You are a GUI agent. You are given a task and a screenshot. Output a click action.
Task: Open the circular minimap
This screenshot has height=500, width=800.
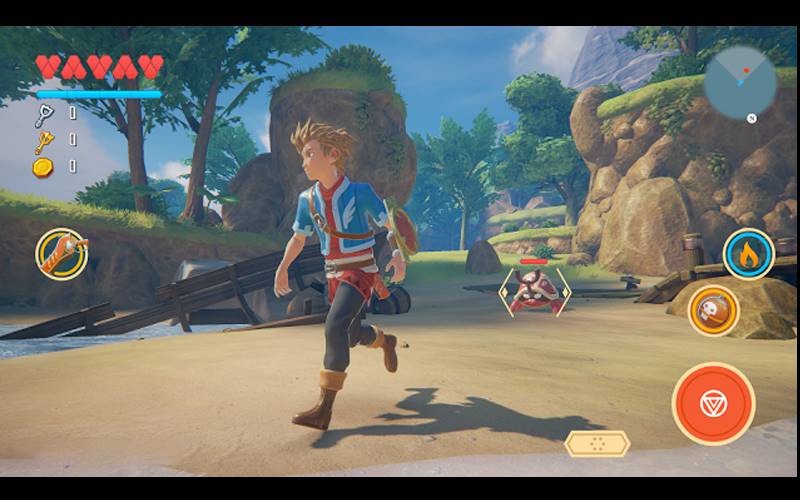click(x=740, y=83)
